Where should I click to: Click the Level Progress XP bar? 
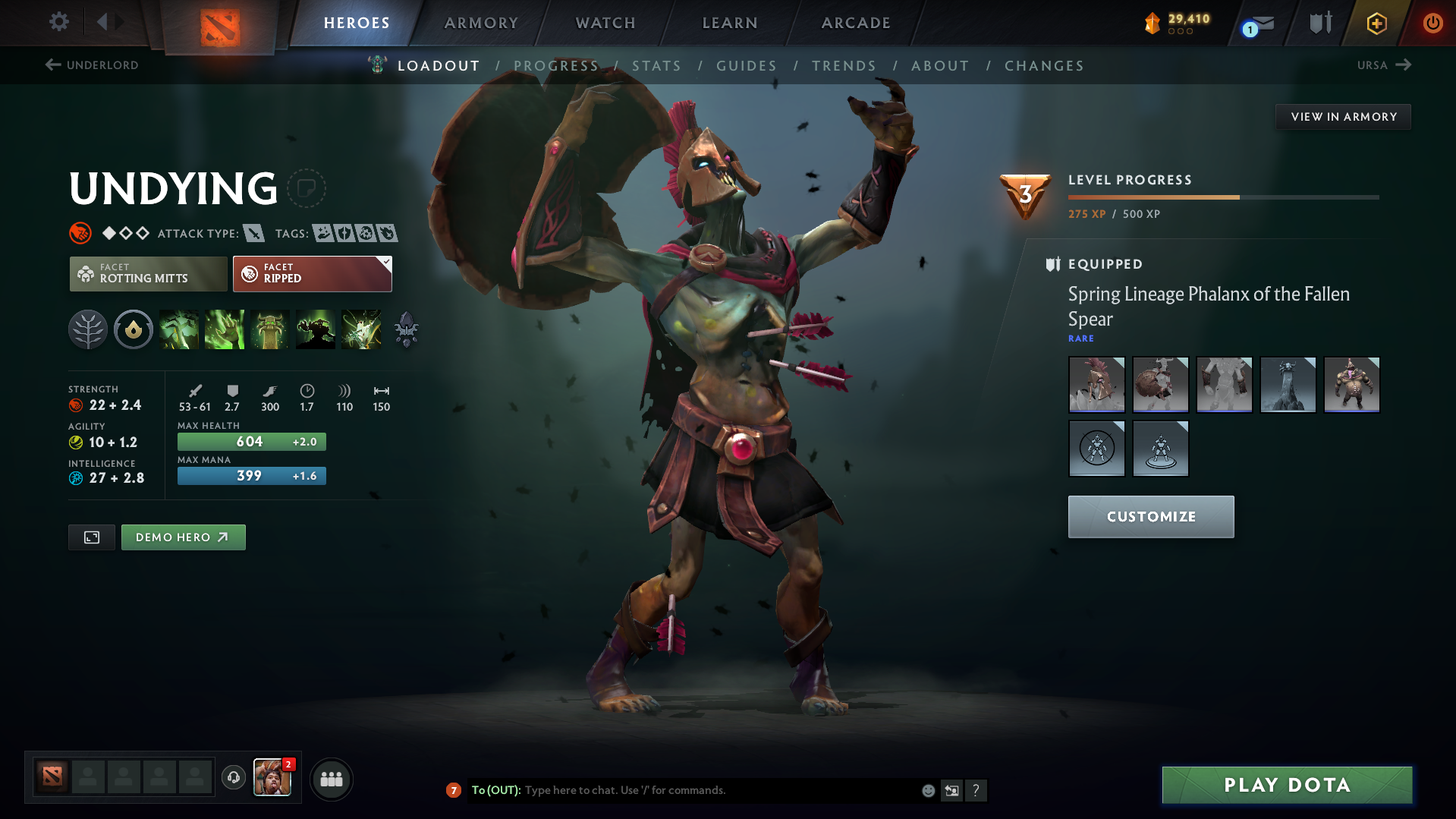coord(1222,196)
